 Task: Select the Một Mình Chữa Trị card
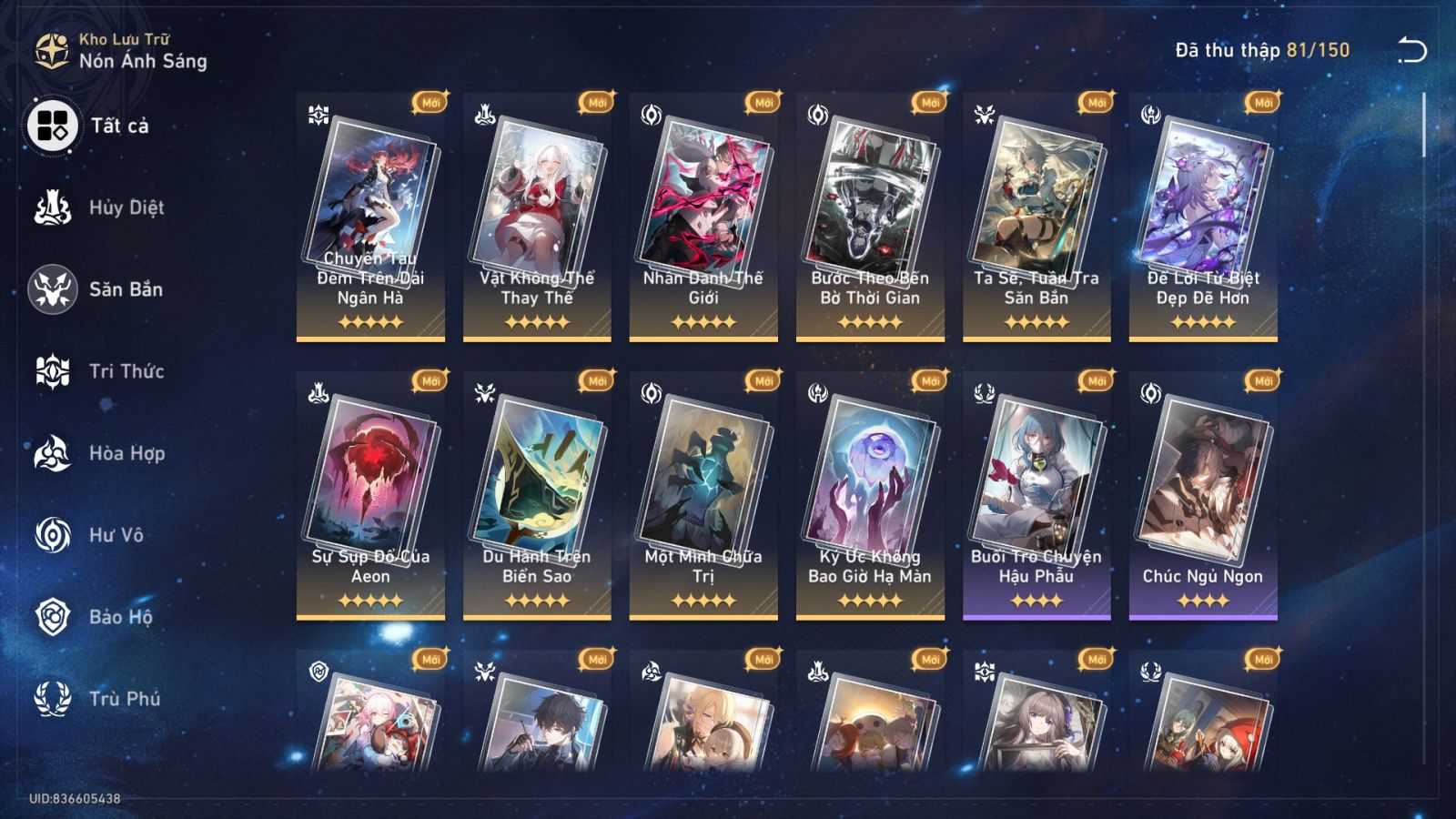click(x=703, y=495)
